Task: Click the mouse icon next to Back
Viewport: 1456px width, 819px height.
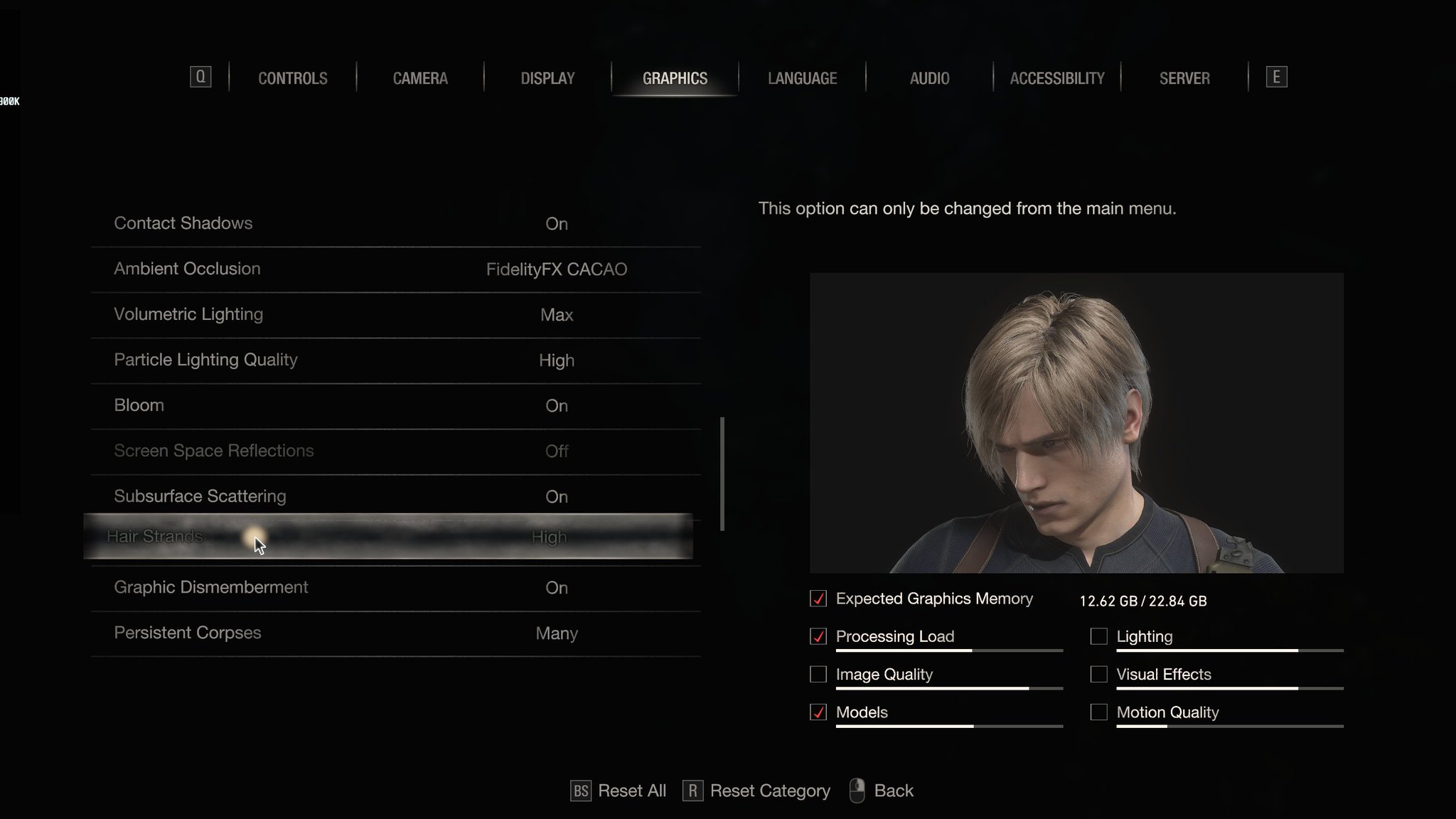Action: click(857, 789)
